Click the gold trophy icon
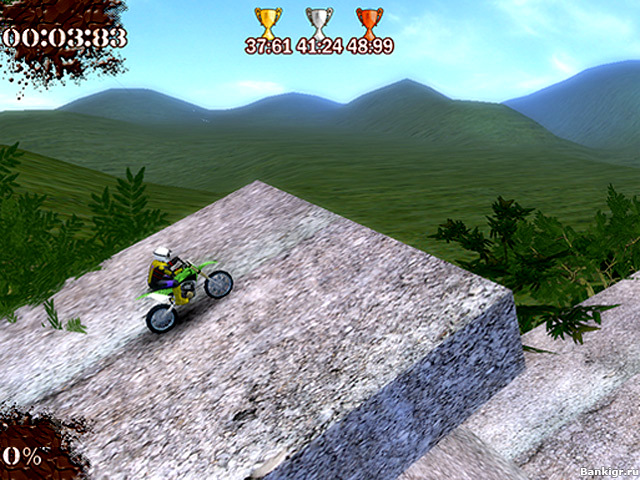640x480 pixels. tap(268, 21)
